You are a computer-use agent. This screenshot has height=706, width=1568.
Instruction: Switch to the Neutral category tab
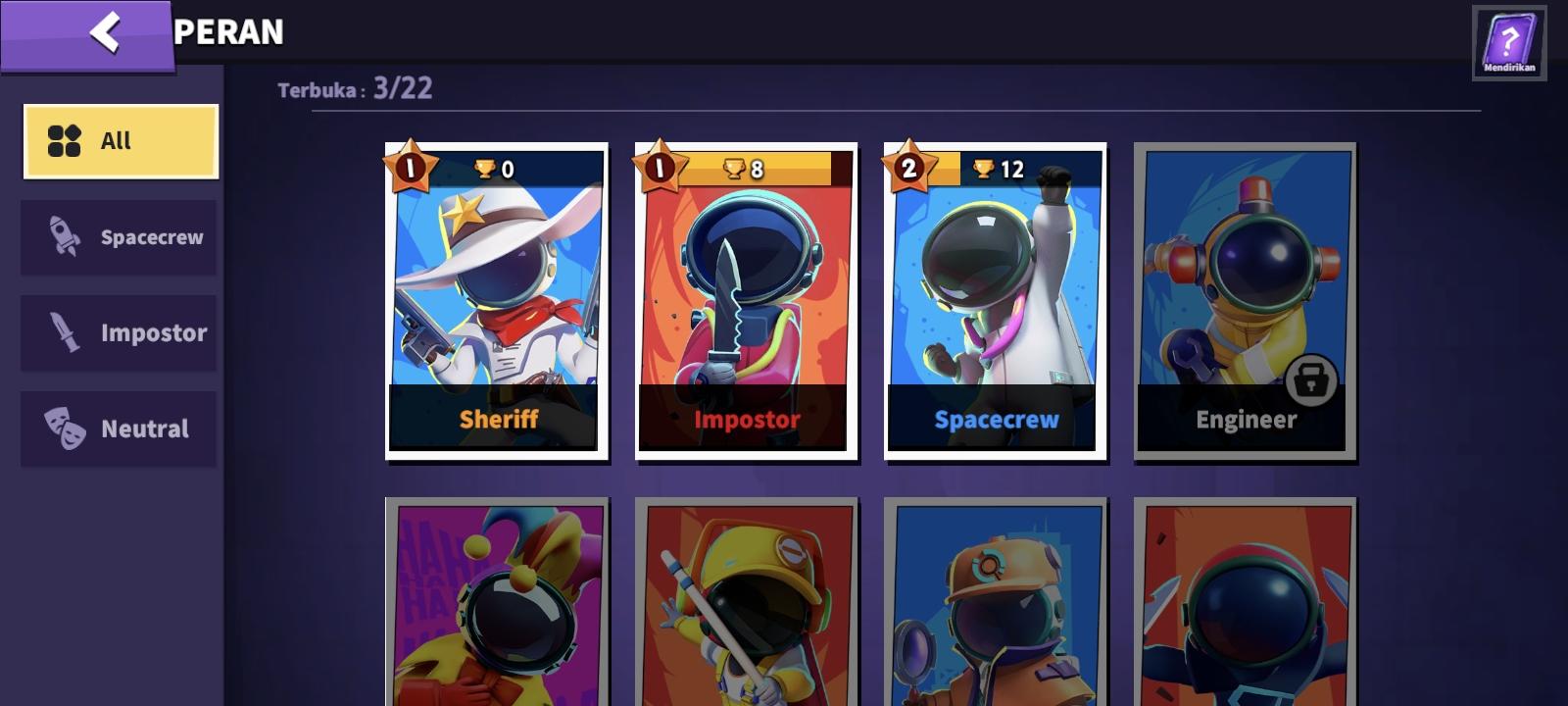click(118, 428)
